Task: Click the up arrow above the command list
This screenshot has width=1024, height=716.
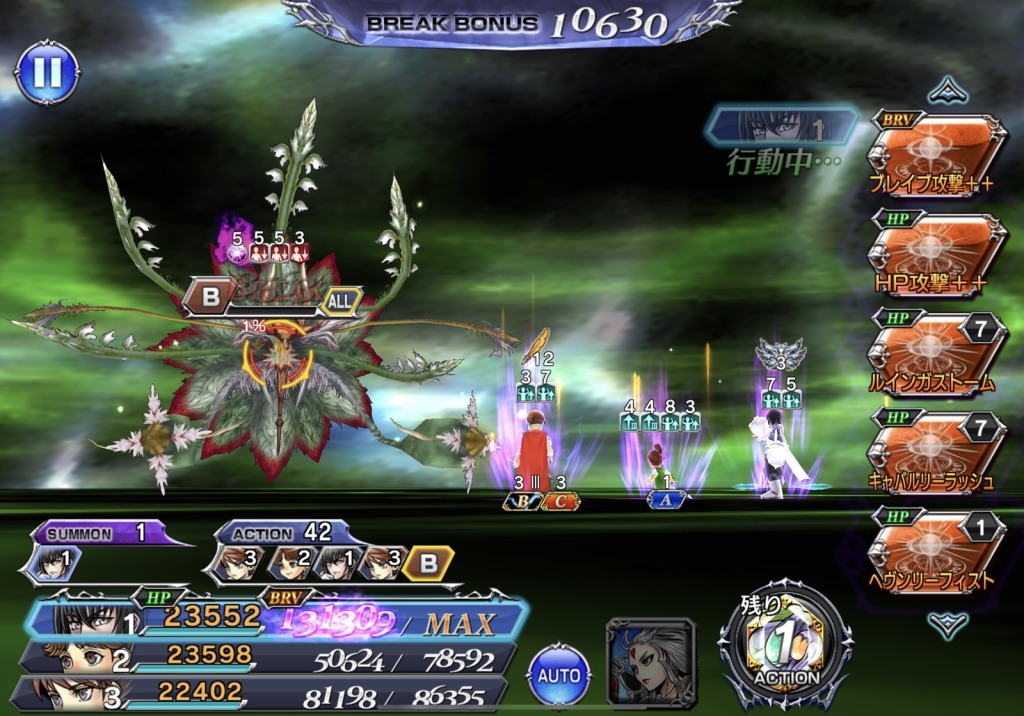Action: pos(946,91)
